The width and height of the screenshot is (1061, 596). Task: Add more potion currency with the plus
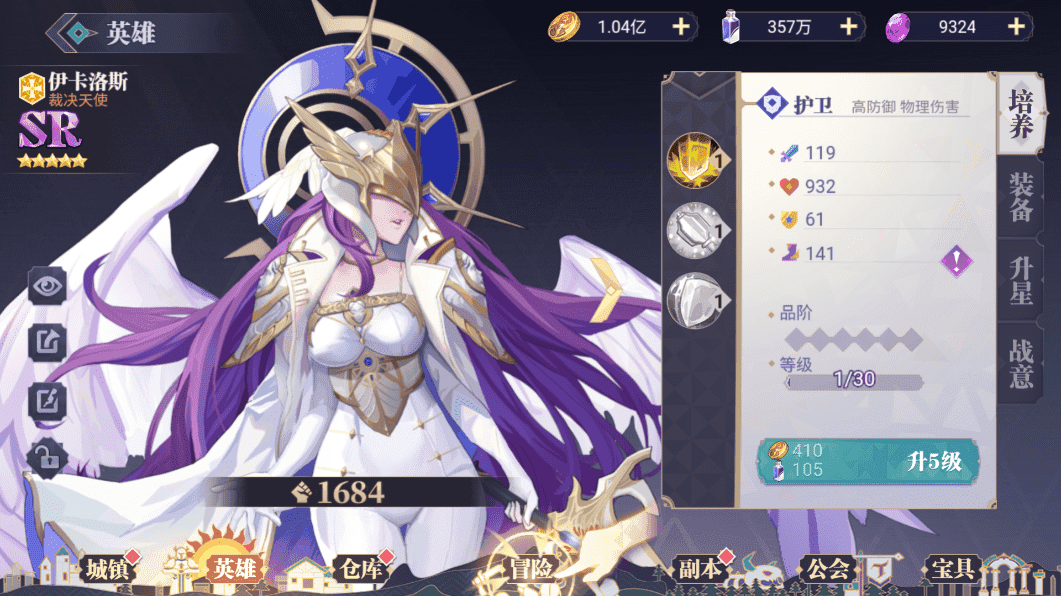tap(849, 27)
